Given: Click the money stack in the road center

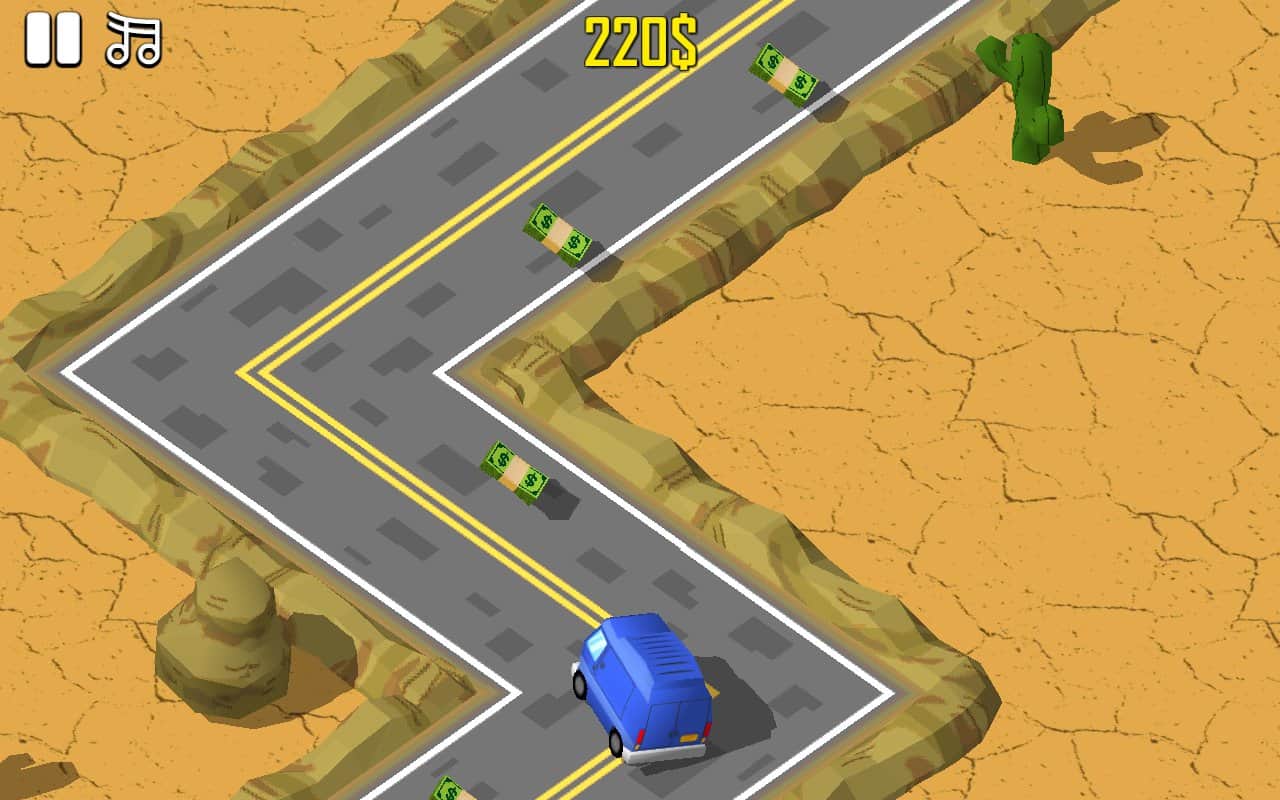Looking at the screenshot, I should [x=513, y=472].
